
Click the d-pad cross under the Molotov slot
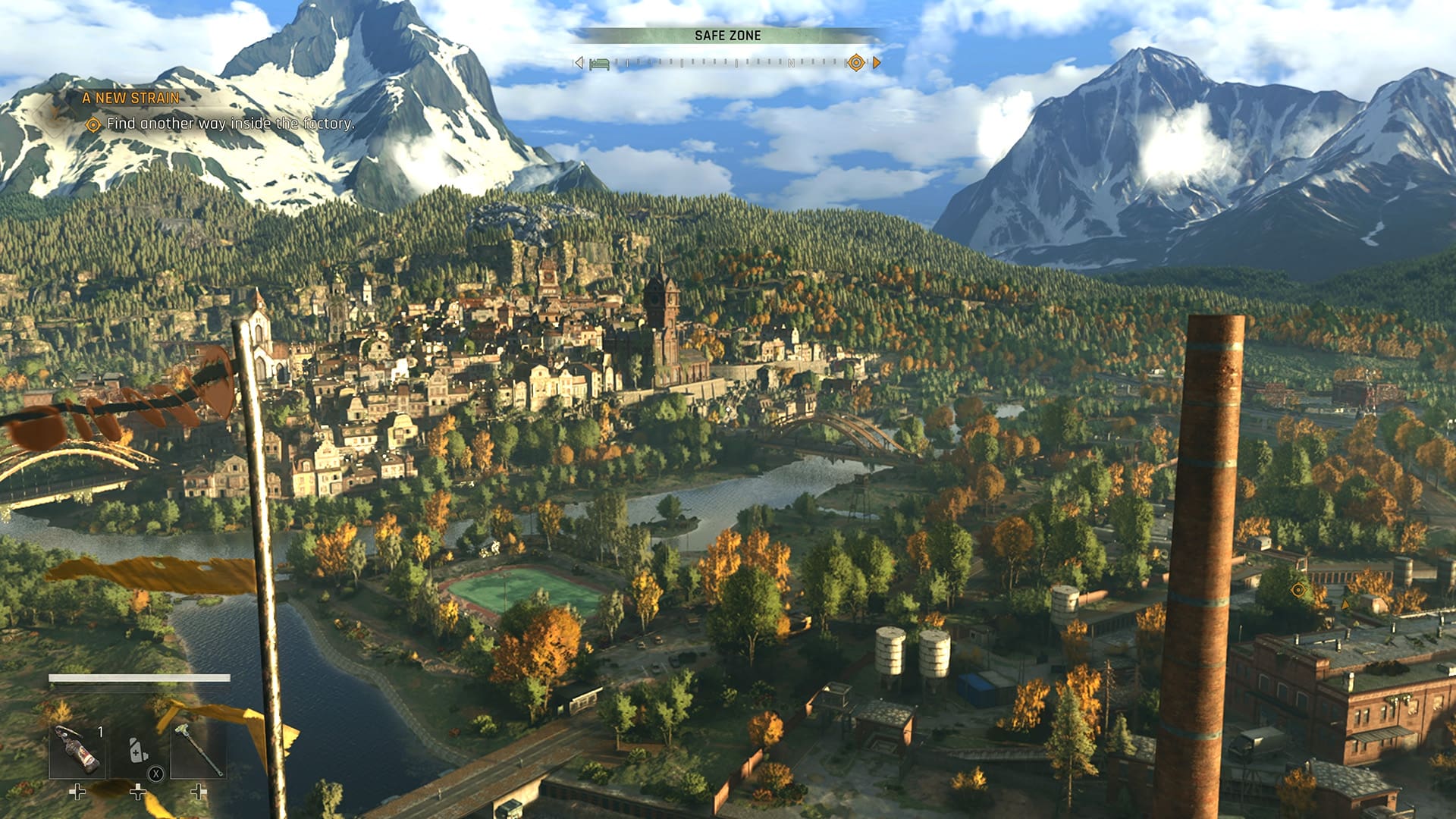[77, 793]
